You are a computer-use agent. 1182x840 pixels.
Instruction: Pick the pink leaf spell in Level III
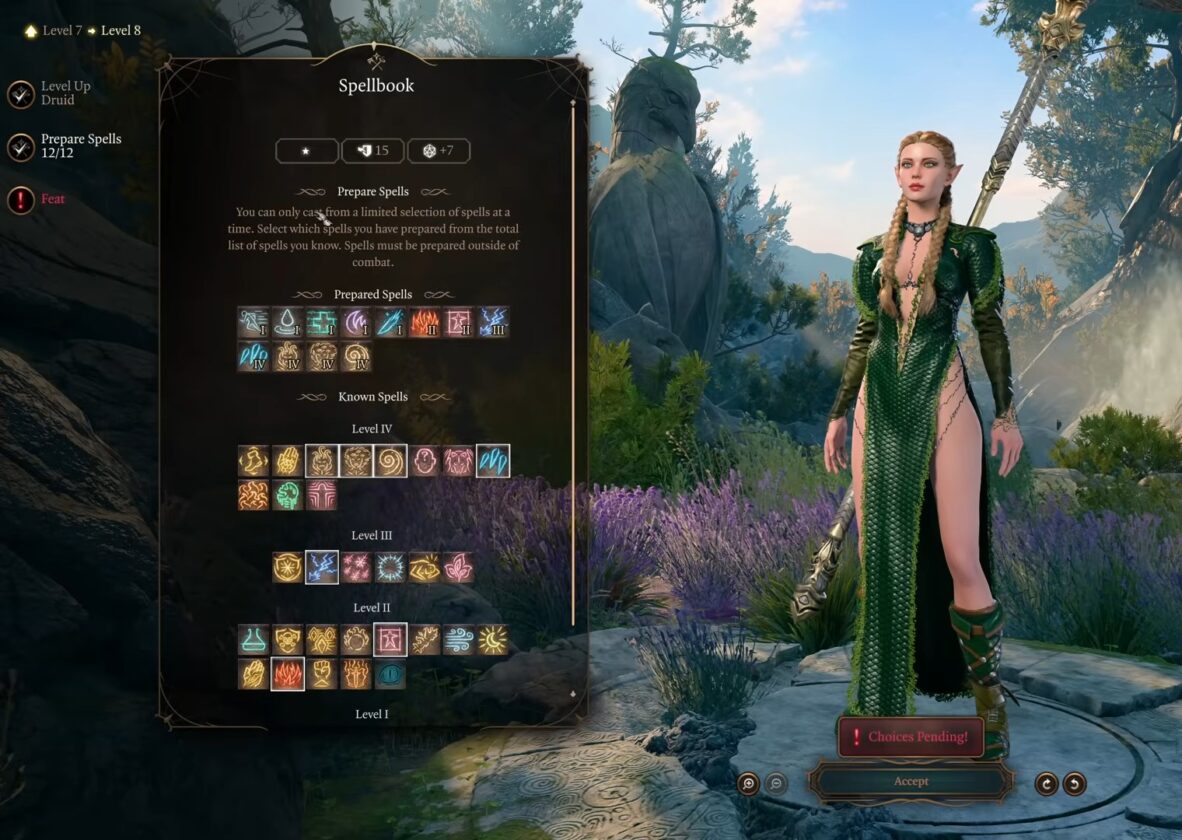459,567
